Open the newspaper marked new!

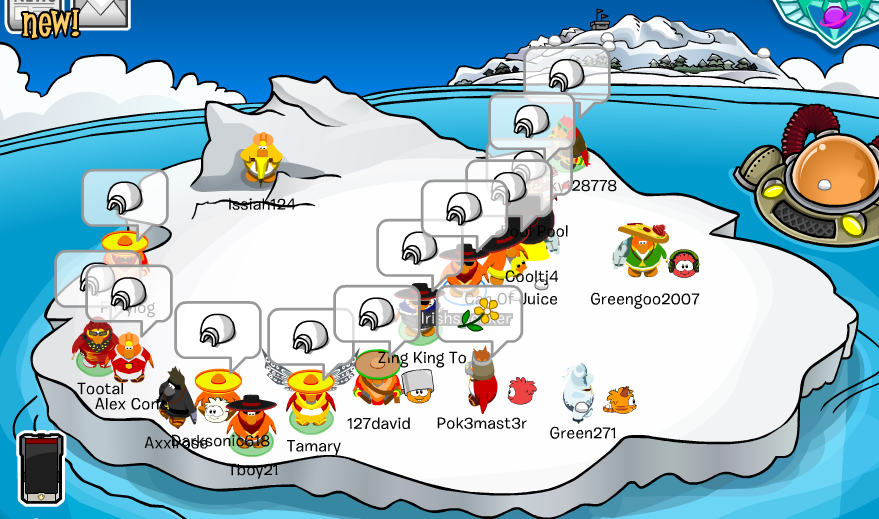[x=40, y=17]
